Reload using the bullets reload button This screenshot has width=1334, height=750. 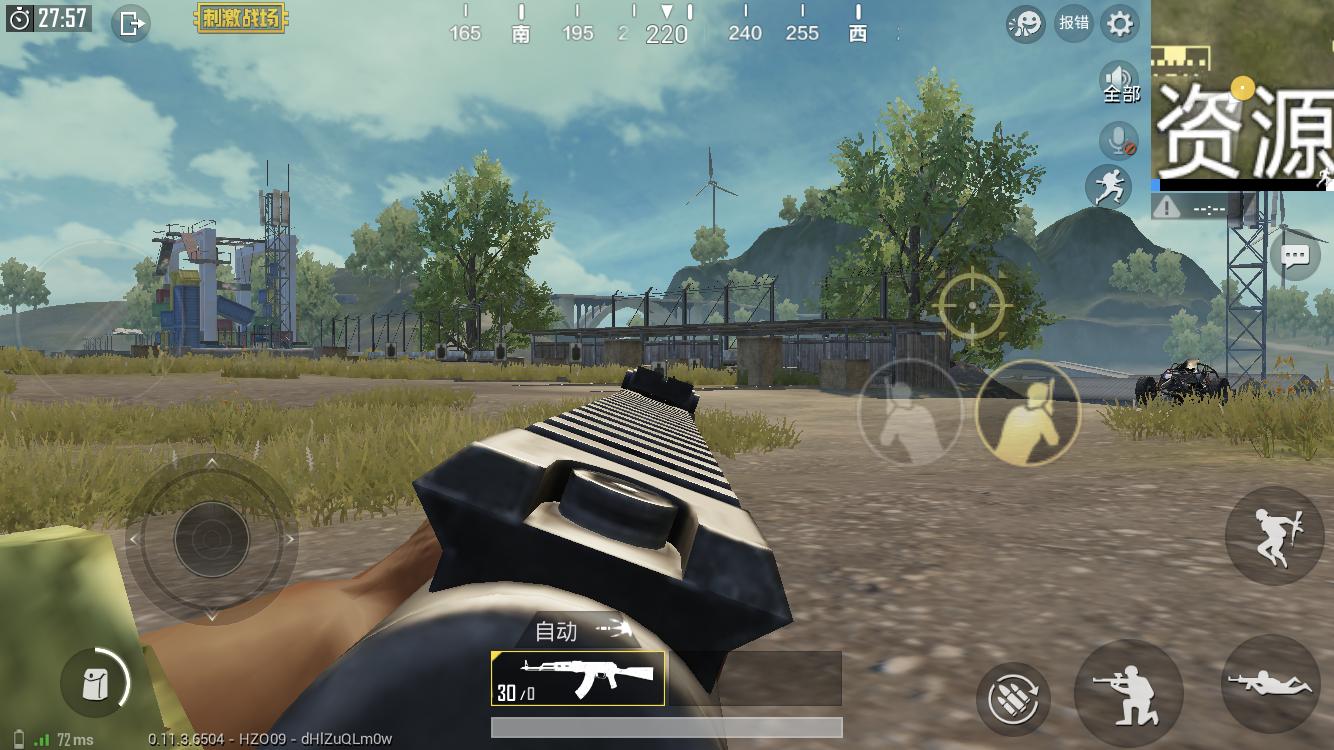(1013, 695)
